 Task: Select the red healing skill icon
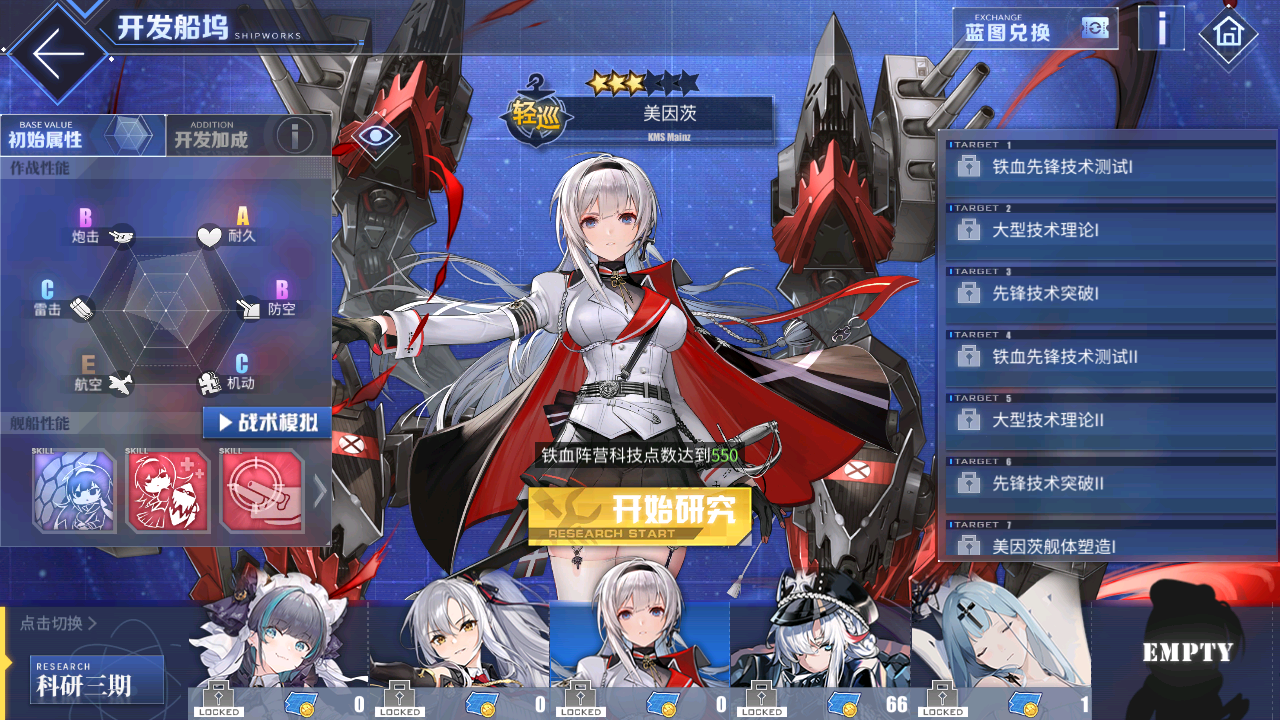click(168, 489)
